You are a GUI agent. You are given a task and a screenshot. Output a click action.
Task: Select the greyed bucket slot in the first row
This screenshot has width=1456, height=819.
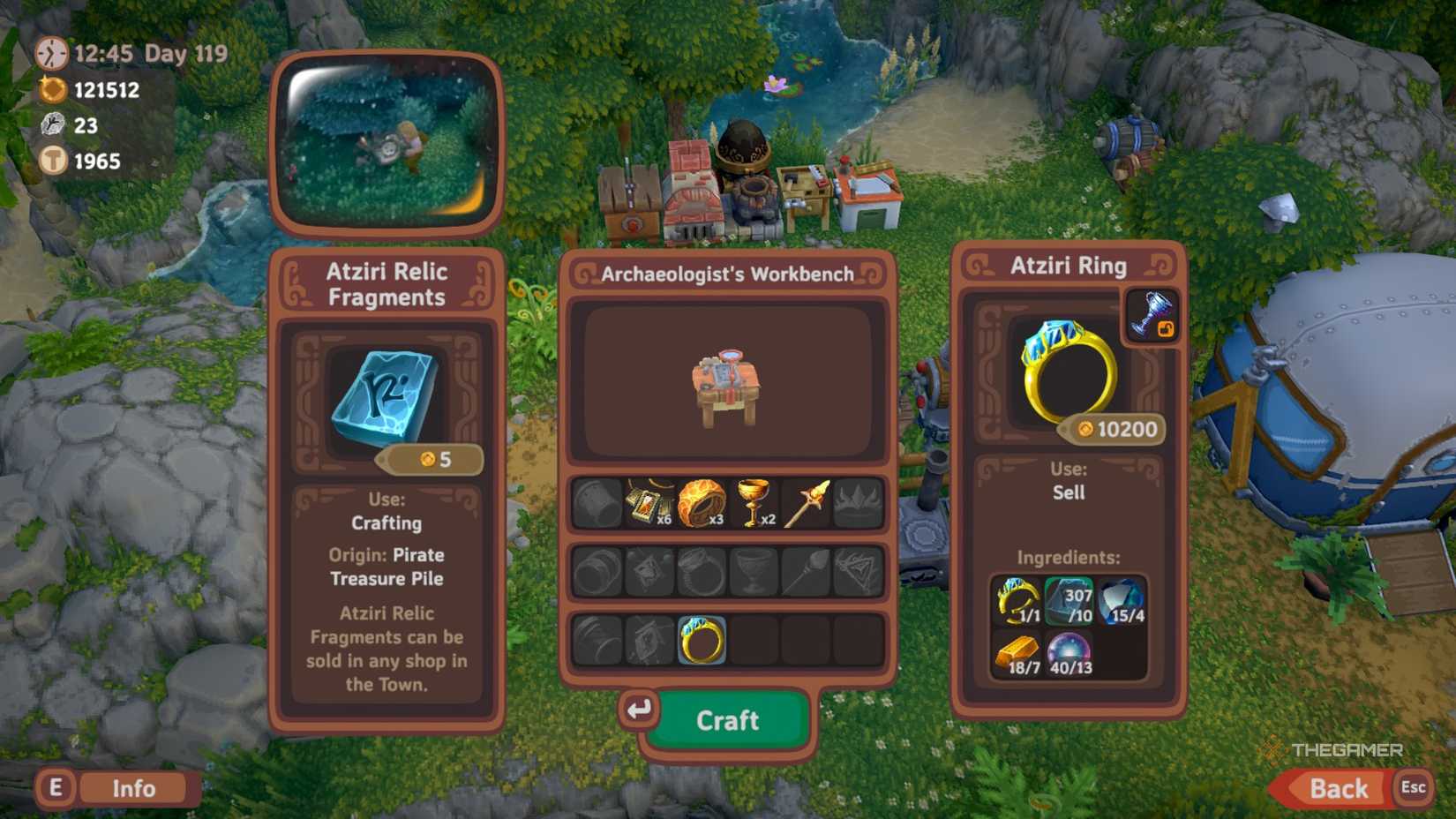coord(596,503)
